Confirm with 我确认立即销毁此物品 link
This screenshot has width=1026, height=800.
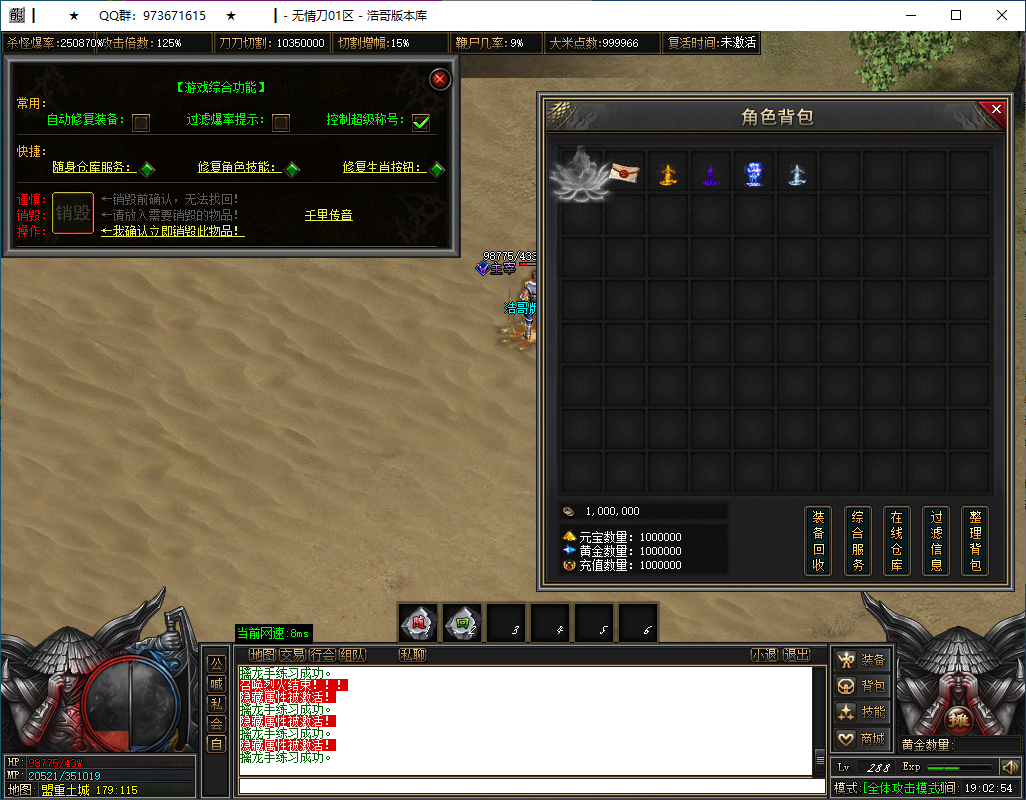click(173, 231)
